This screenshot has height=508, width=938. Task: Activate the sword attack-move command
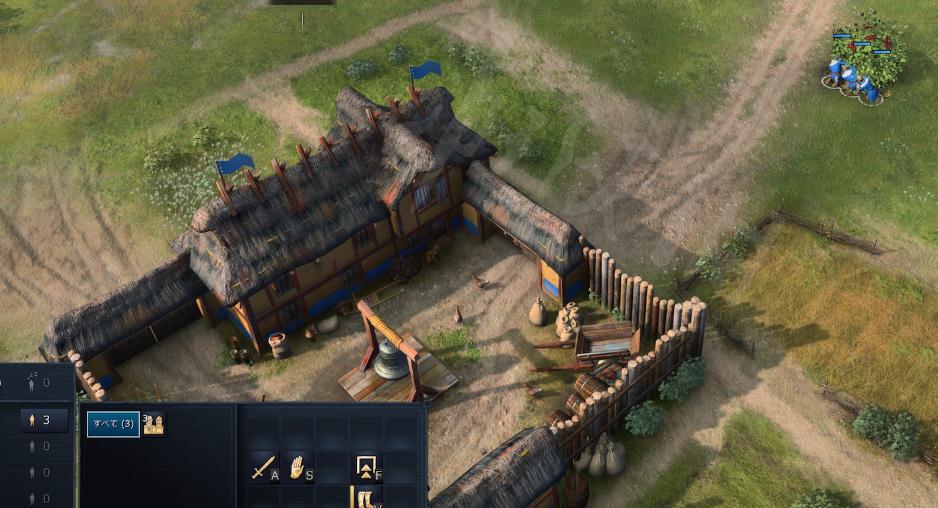pos(265,467)
